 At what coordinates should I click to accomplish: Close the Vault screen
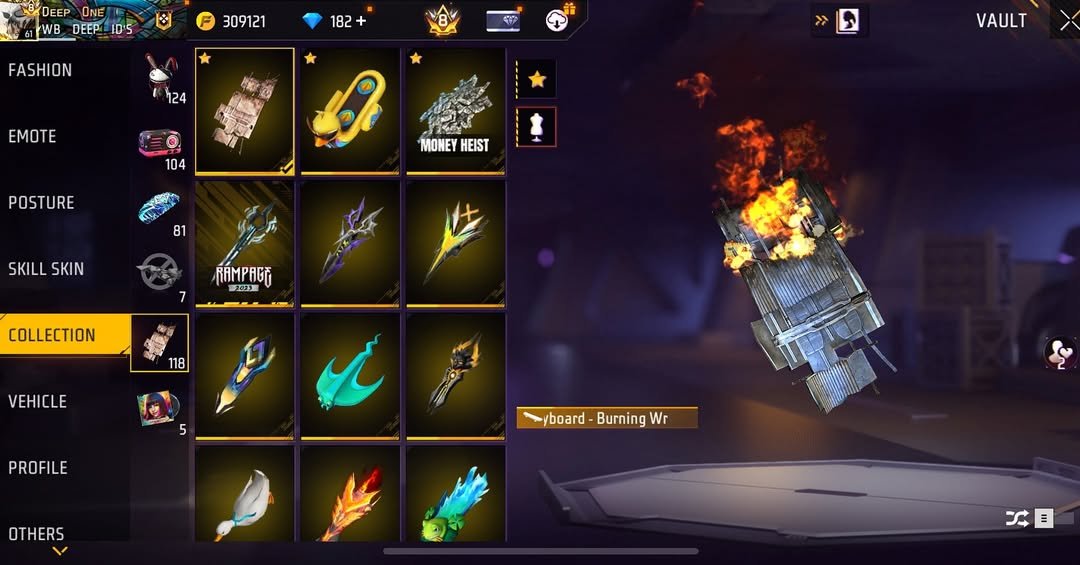pyautogui.click(x=1066, y=21)
